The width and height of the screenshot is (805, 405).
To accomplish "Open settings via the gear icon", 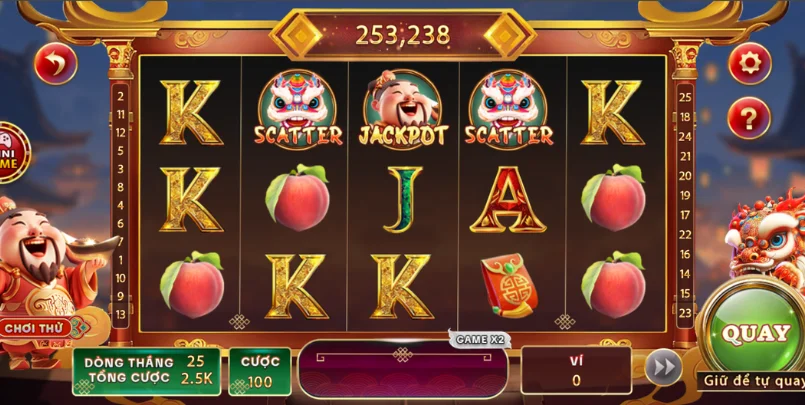I will tap(748, 65).
